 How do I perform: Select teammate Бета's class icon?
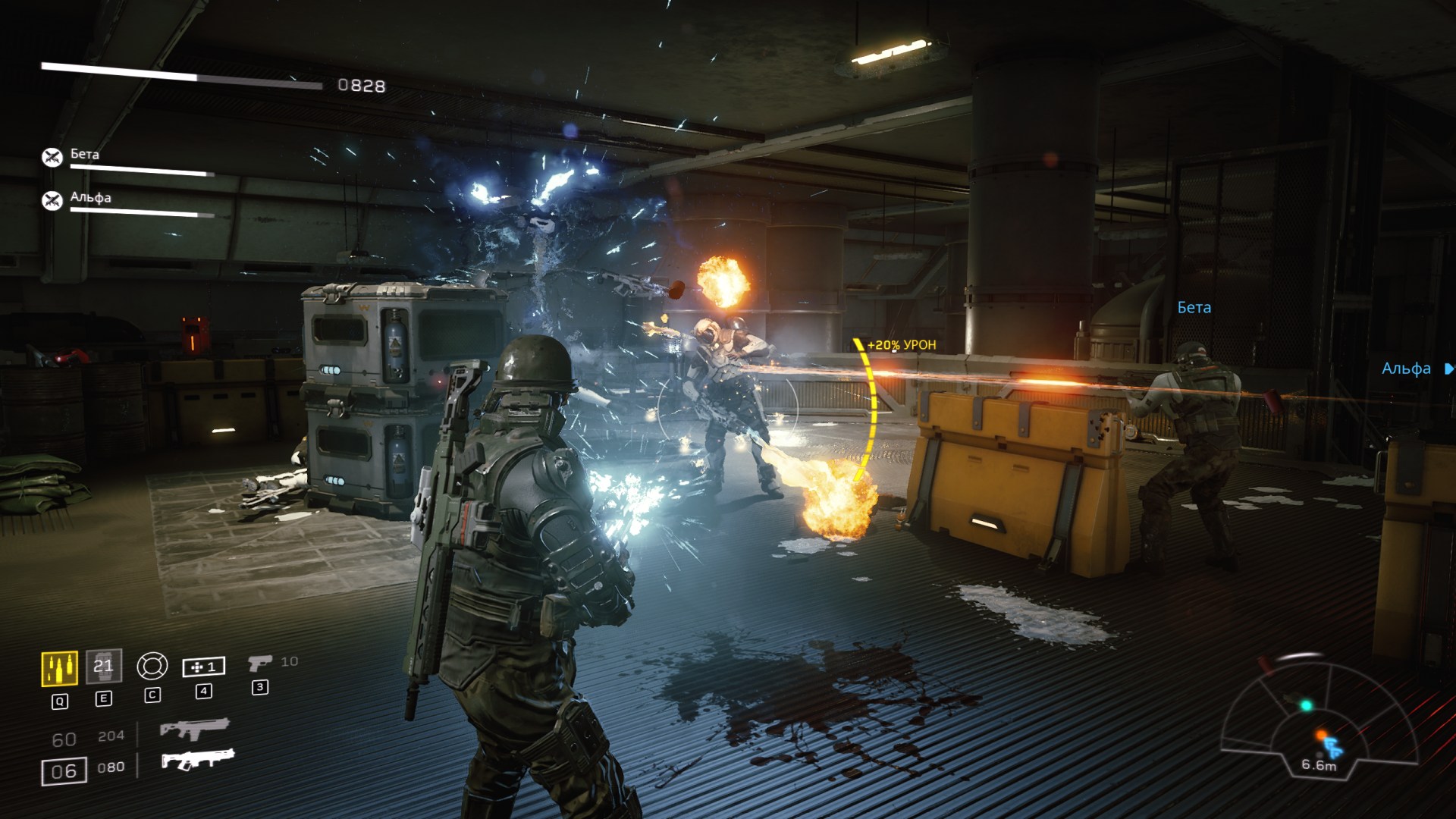[52, 157]
